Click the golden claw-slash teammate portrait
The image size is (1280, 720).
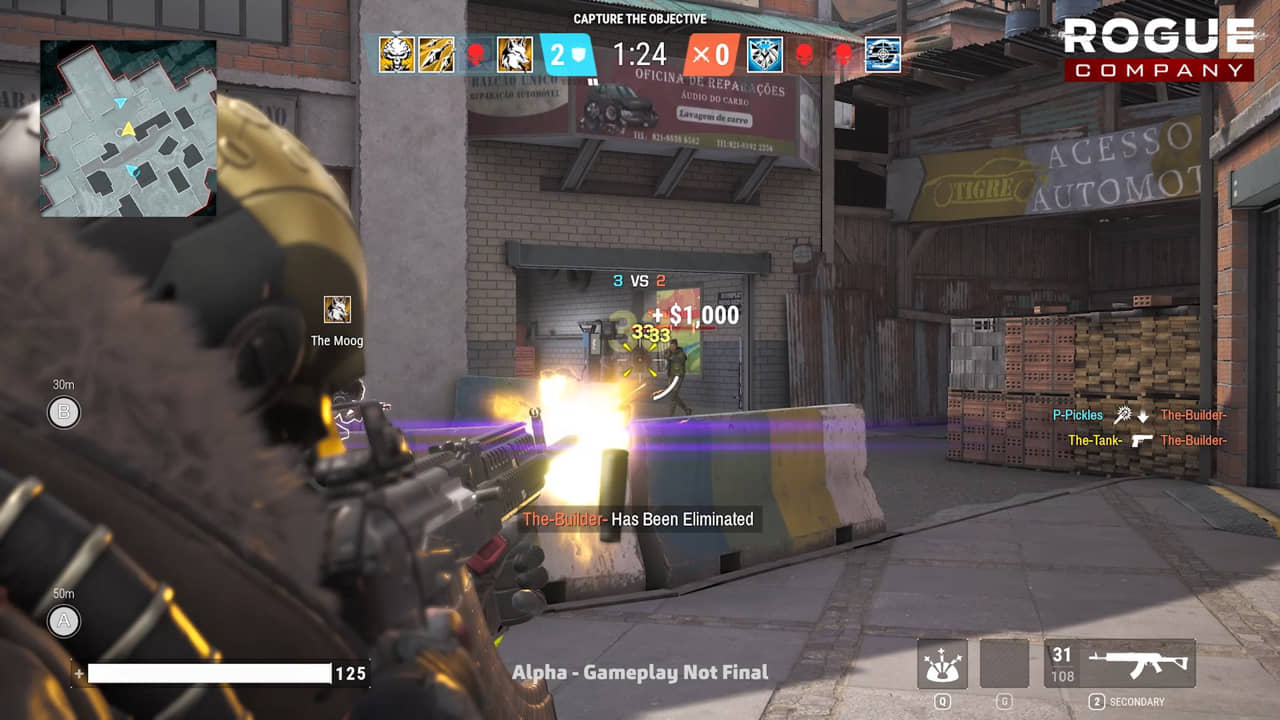click(437, 54)
